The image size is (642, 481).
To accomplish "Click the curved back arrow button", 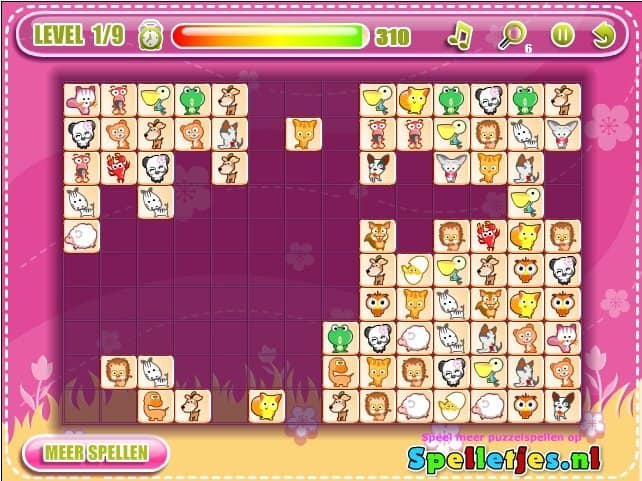I will pyautogui.click(x=602, y=36).
